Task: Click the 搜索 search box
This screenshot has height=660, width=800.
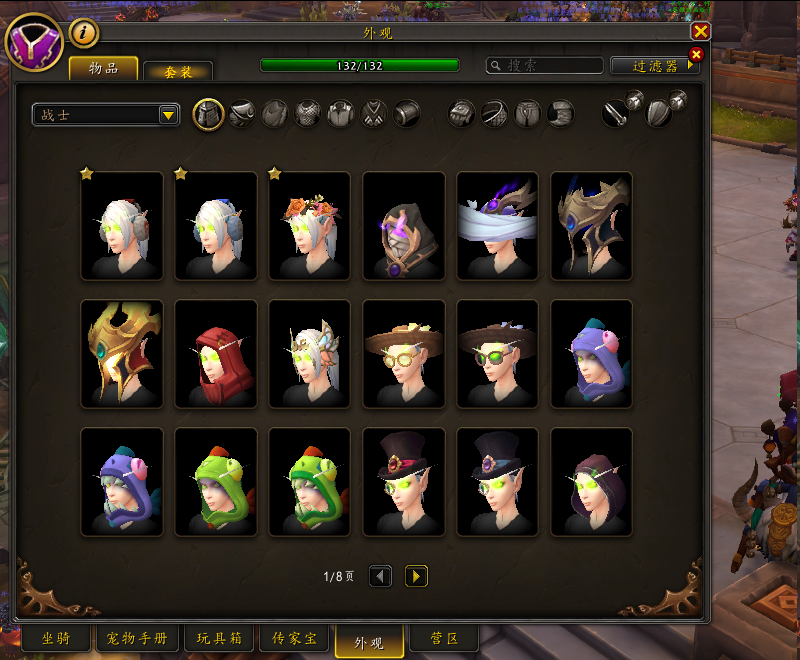Action: (545, 65)
